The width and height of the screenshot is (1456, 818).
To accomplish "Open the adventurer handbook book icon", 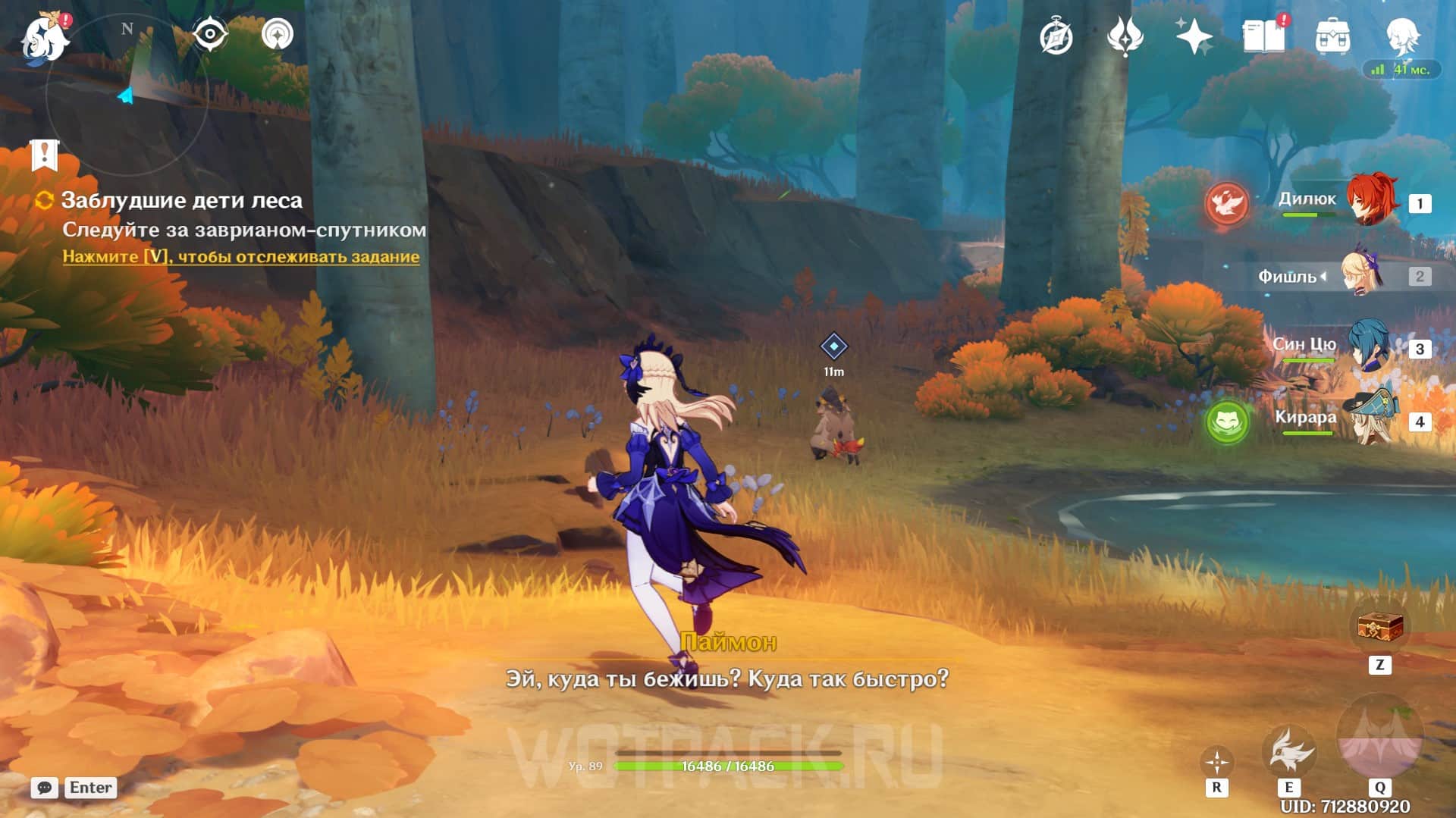I will [x=1263, y=36].
